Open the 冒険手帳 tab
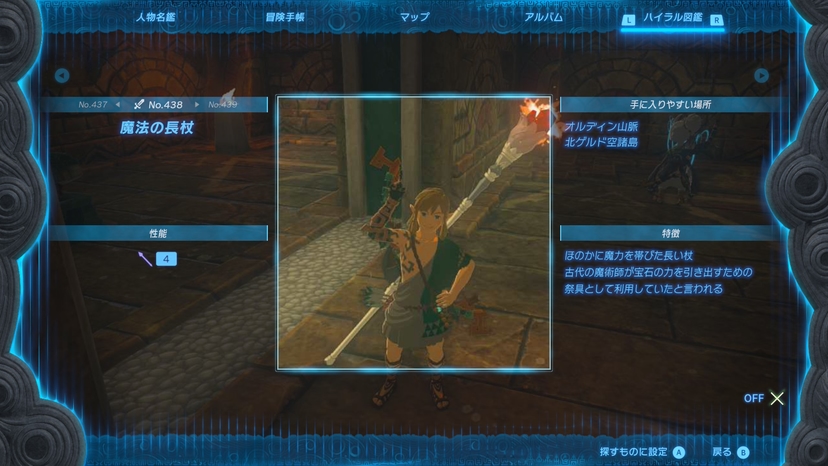Image resolution: width=828 pixels, height=466 pixels. pos(285,17)
